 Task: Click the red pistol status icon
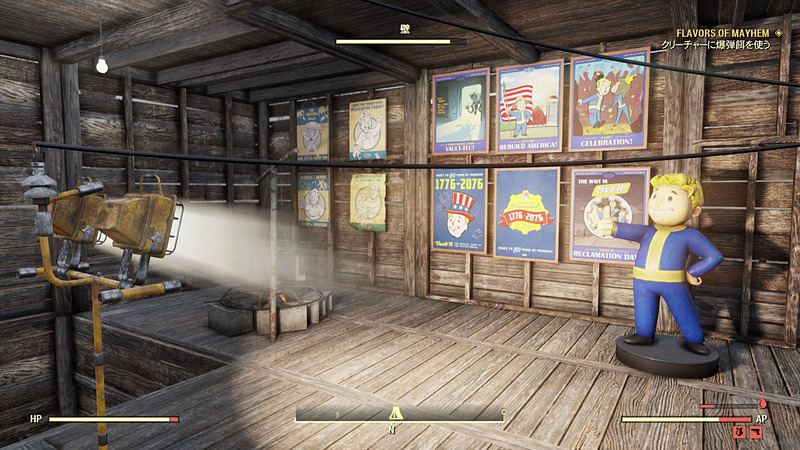[756, 432]
